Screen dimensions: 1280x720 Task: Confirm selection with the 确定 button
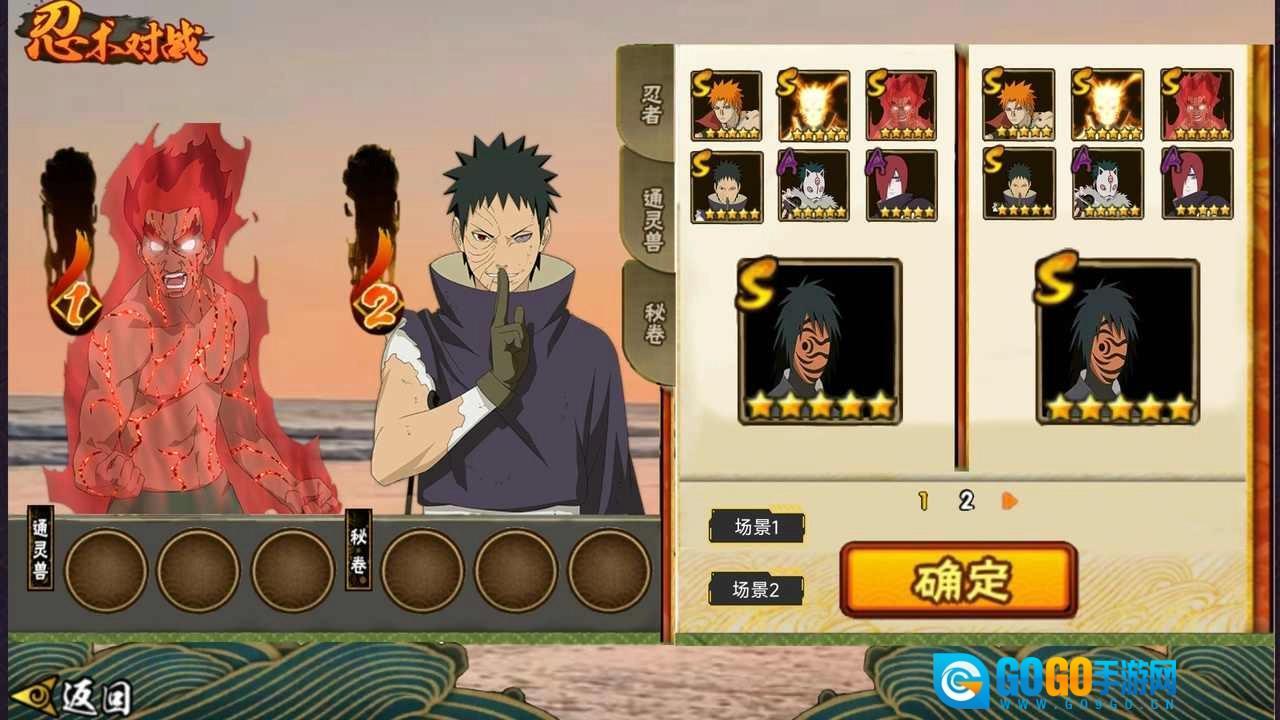click(x=958, y=580)
